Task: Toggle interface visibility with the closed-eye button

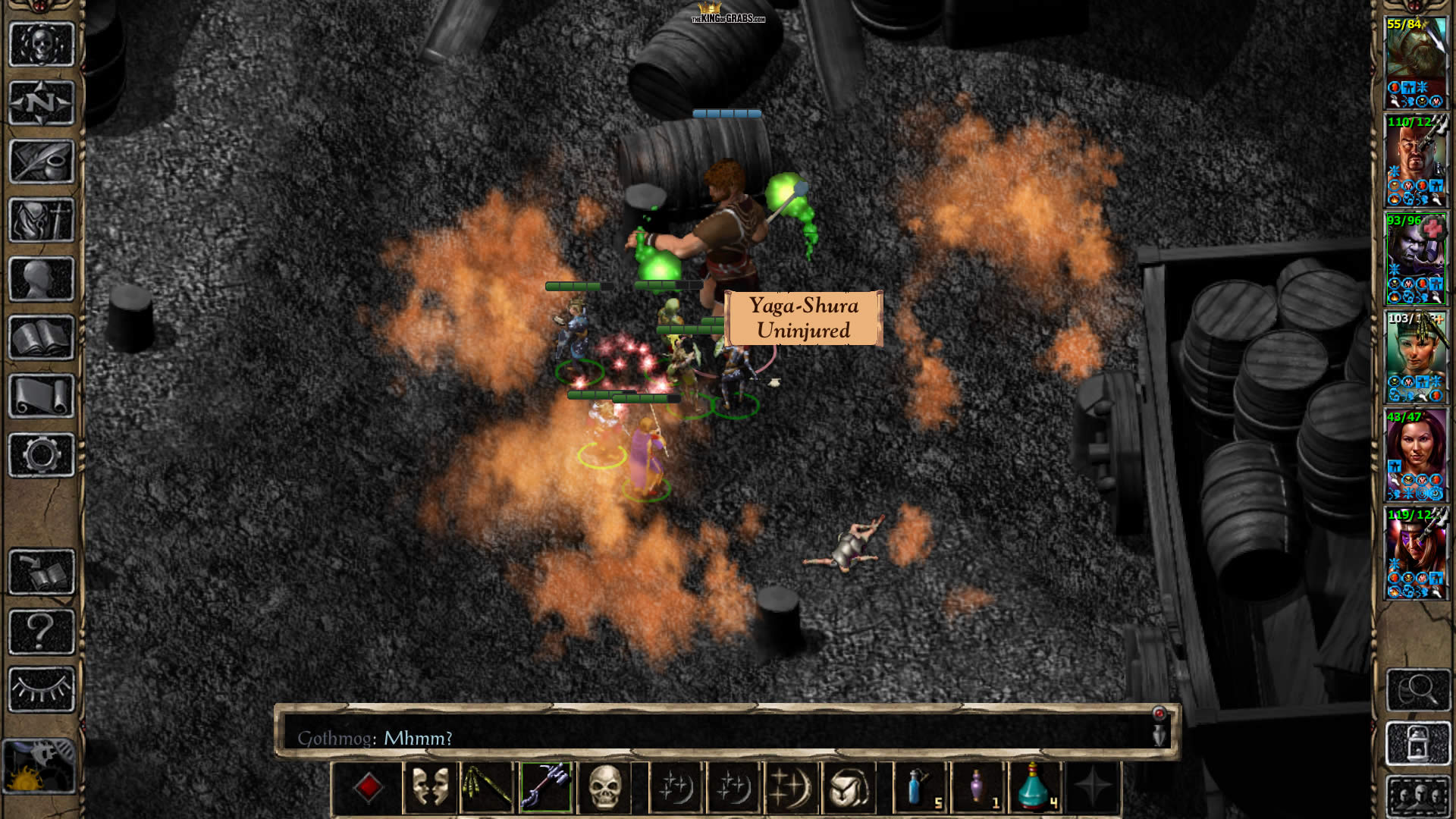Action: [x=42, y=689]
